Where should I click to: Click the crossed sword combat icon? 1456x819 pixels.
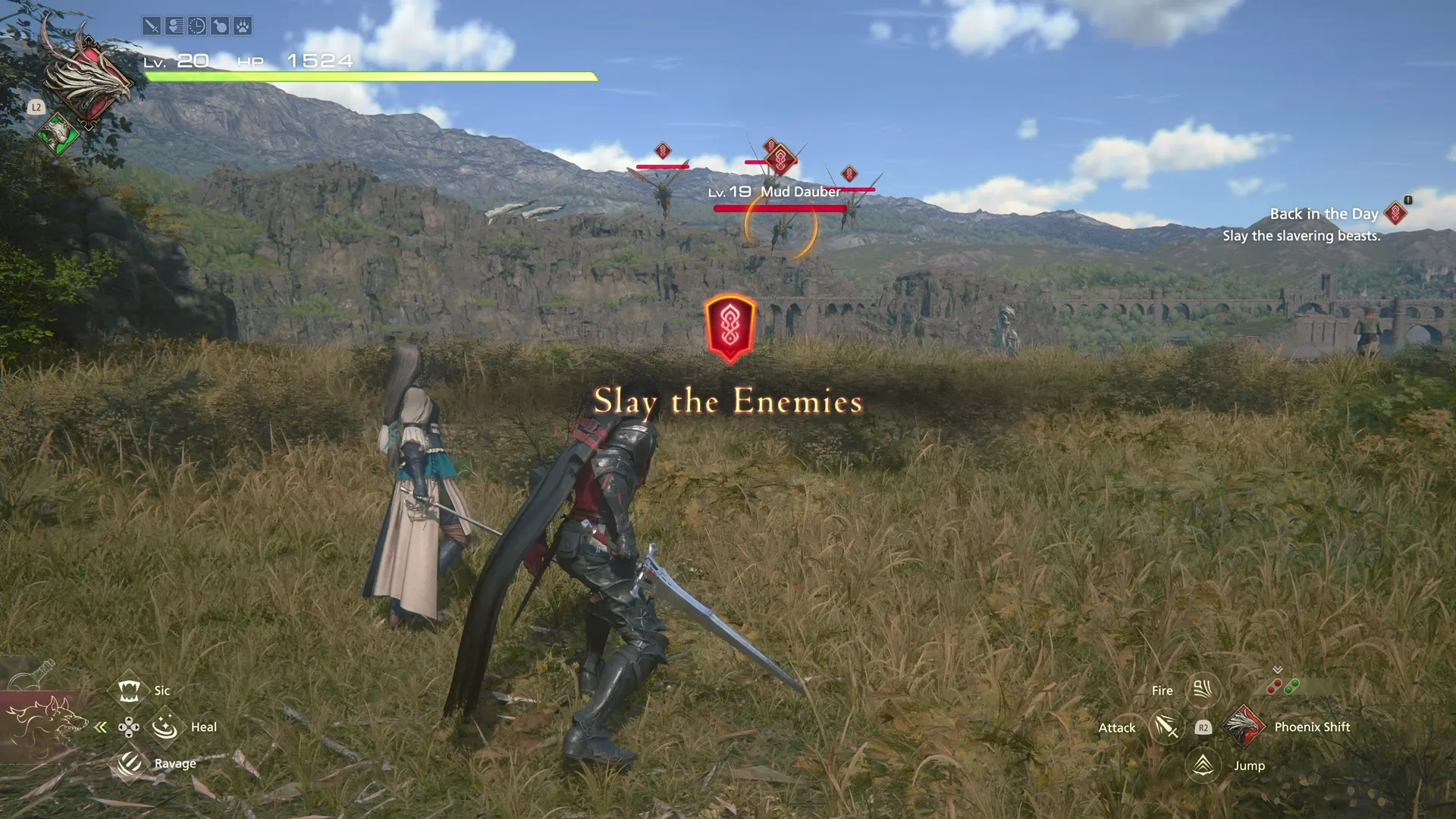click(x=150, y=26)
